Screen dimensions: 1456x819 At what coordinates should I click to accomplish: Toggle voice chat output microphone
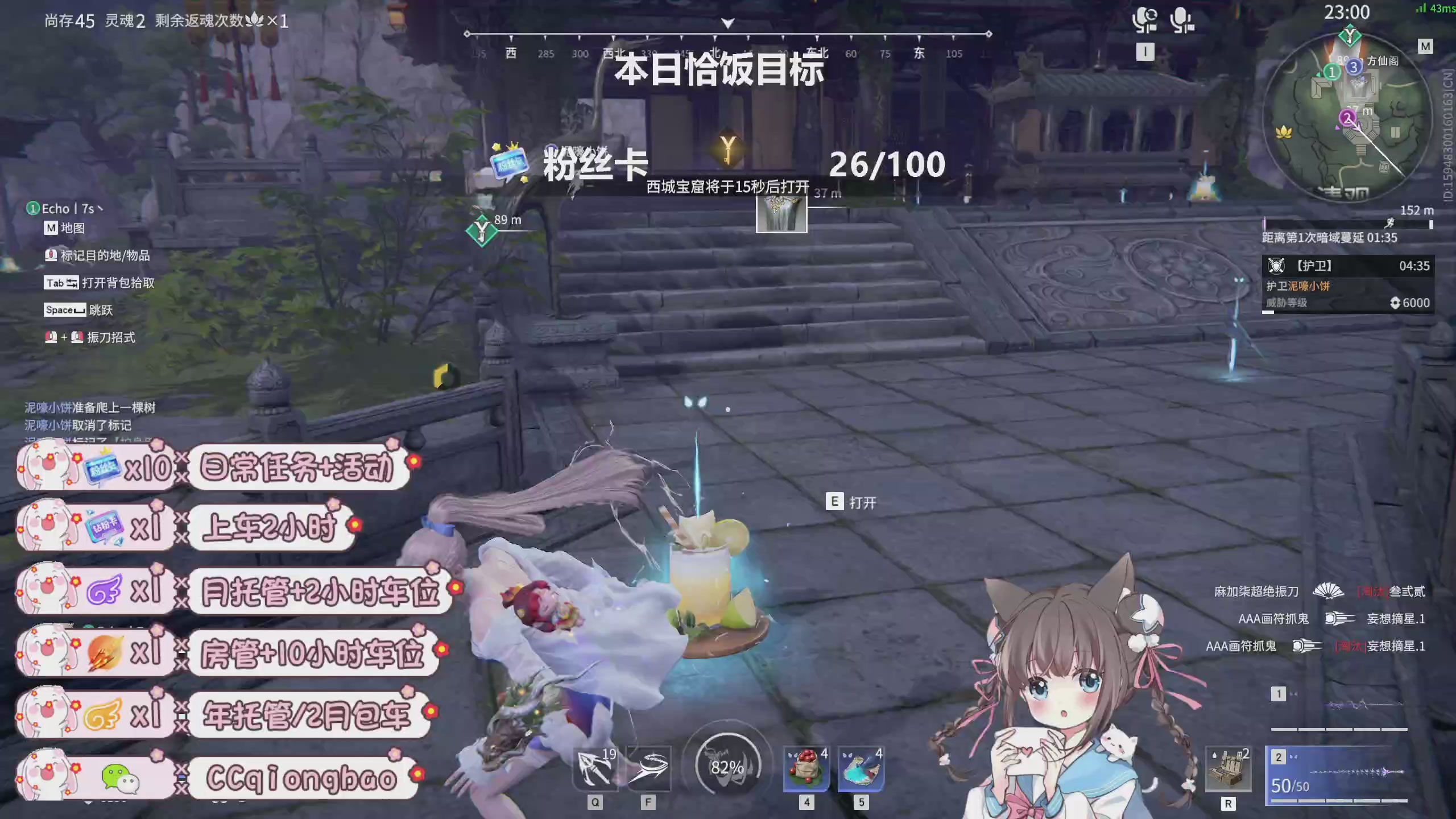click(x=1145, y=19)
